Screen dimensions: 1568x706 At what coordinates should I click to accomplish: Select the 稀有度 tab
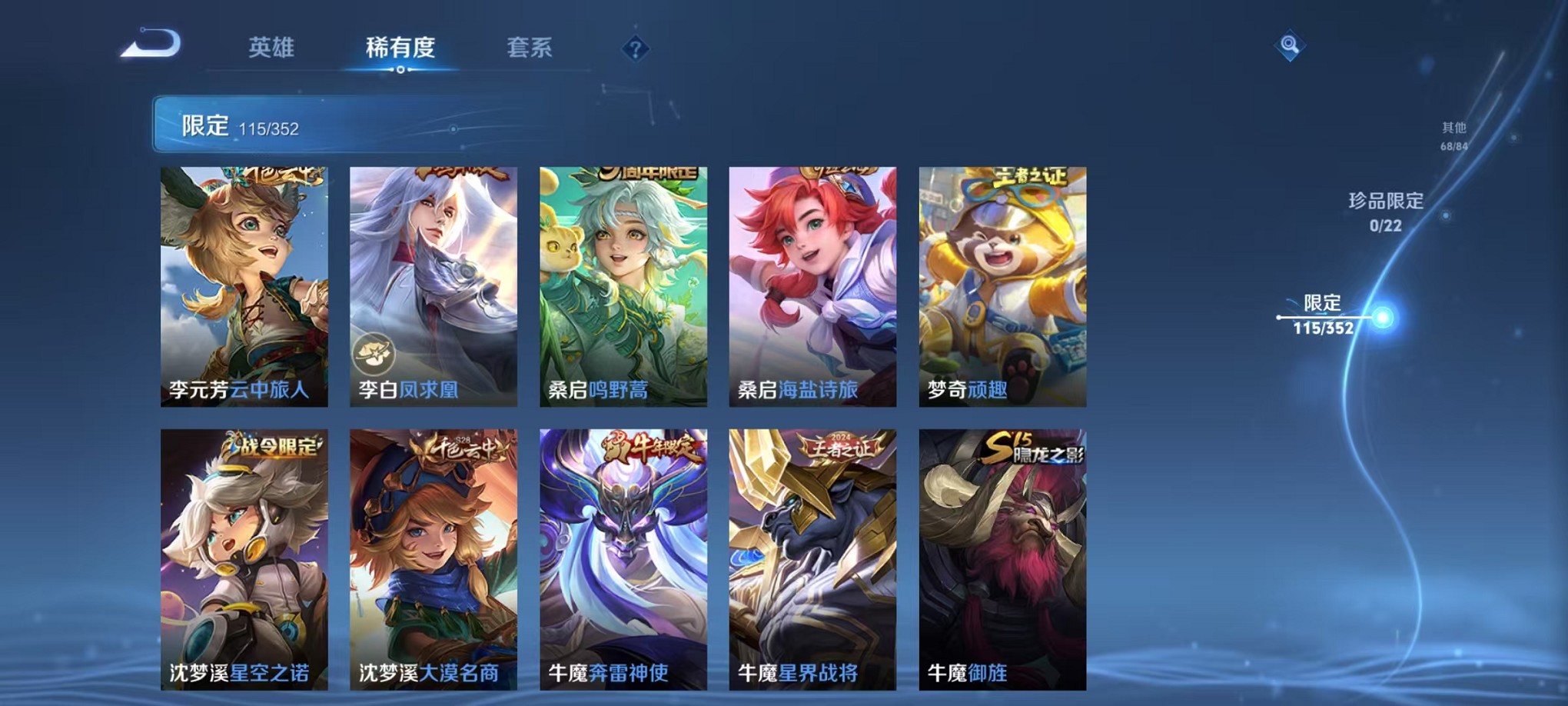tap(400, 48)
